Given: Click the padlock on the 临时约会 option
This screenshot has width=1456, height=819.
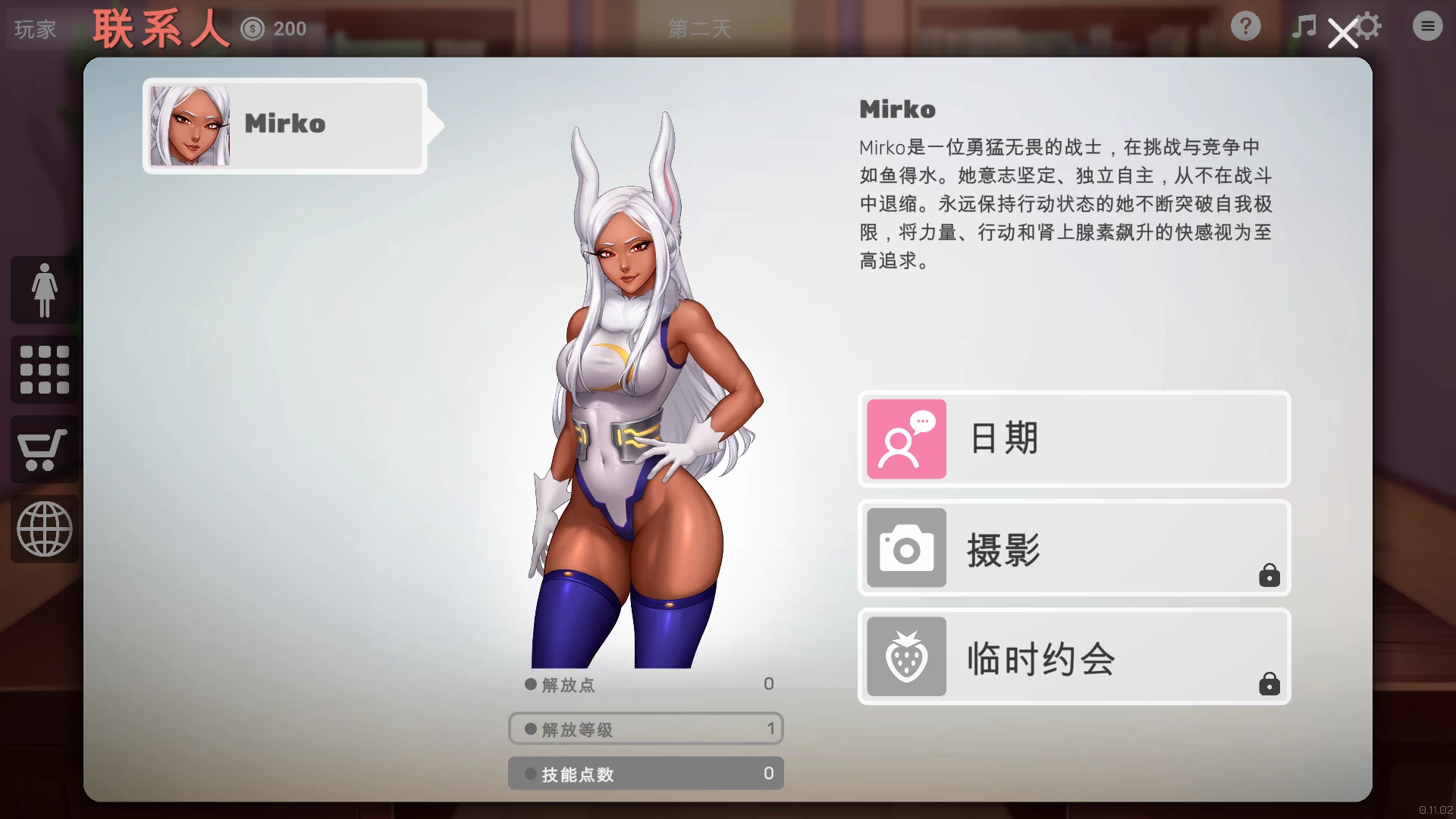Looking at the screenshot, I should click(1270, 686).
